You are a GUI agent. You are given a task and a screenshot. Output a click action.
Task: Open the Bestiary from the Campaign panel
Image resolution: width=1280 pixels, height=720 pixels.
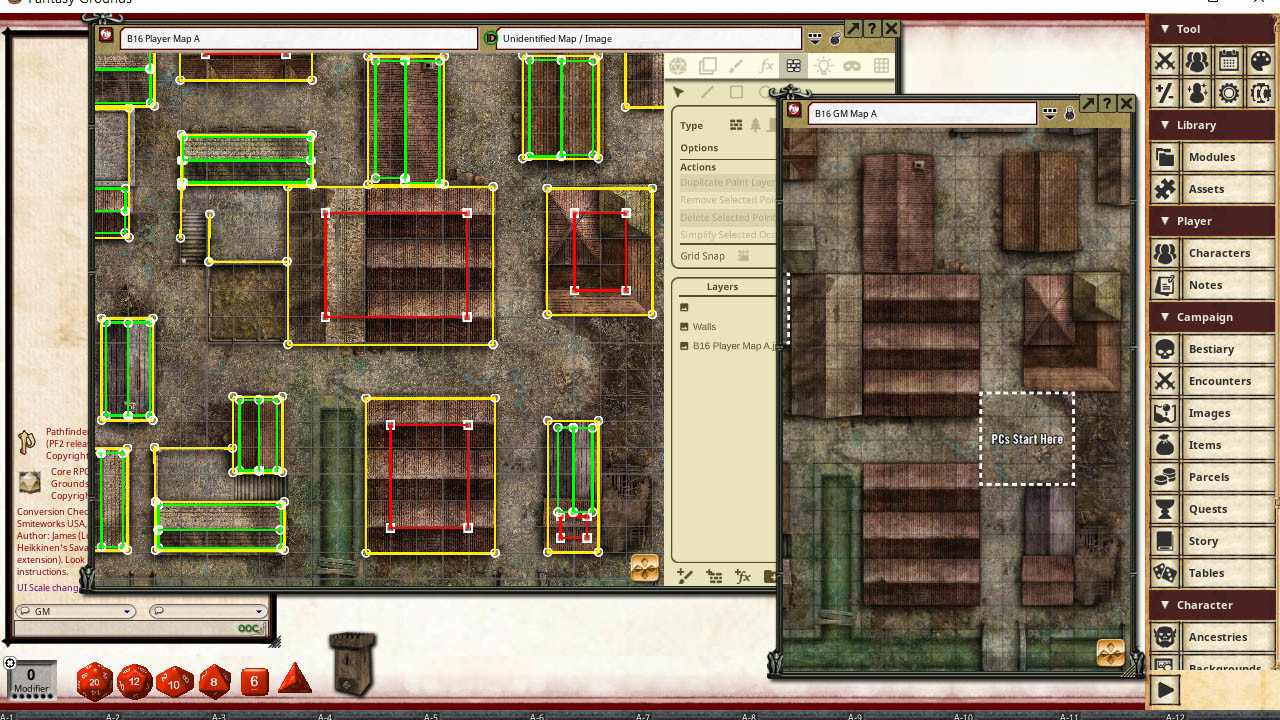pyautogui.click(x=1212, y=349)
